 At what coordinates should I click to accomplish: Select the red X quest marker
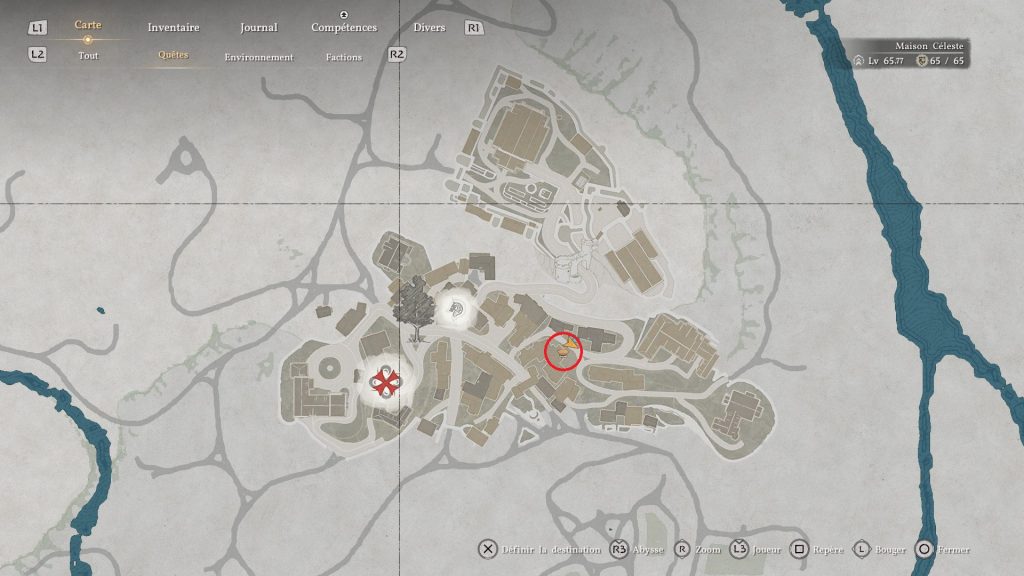(x=386, y=381)
